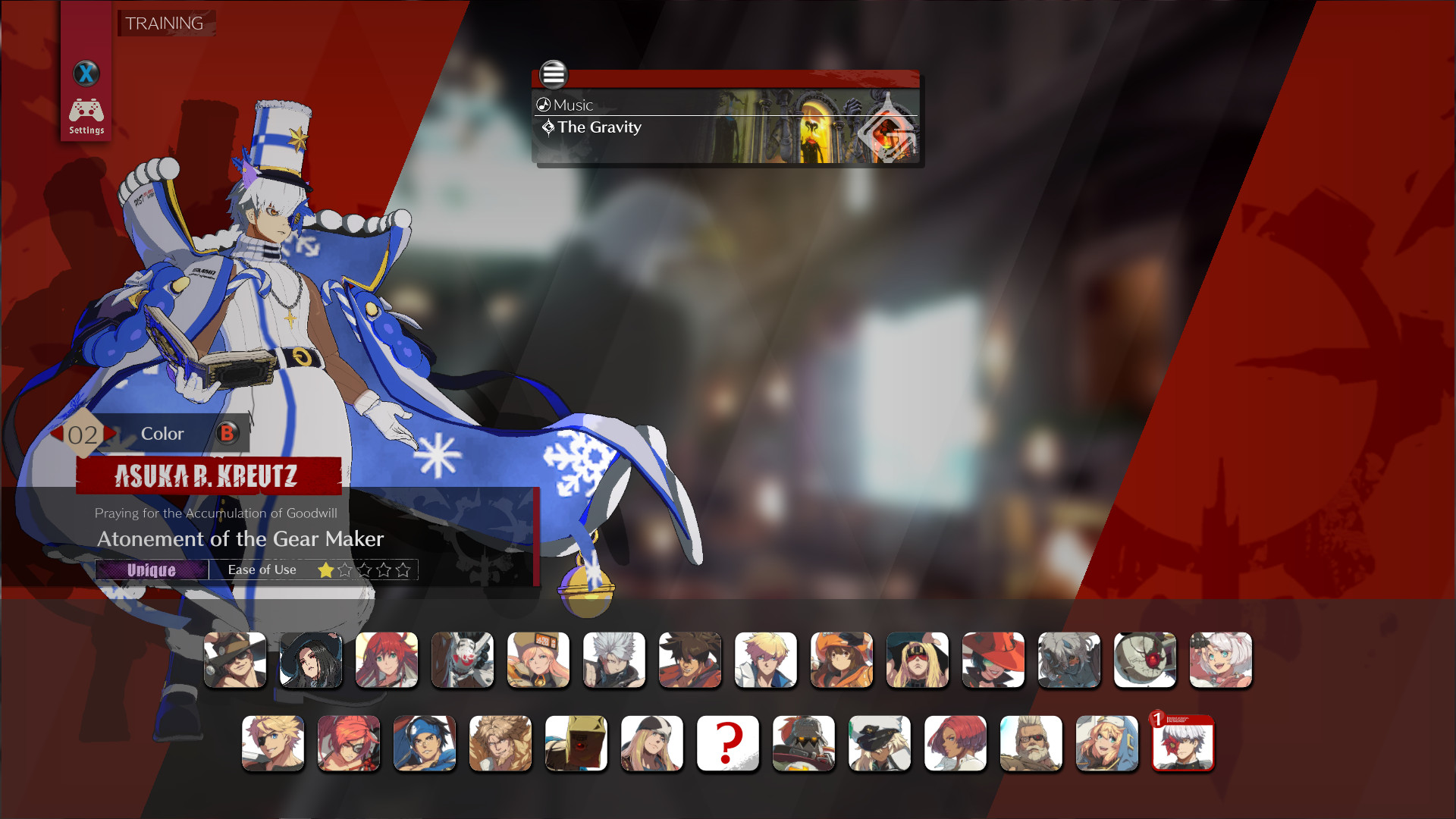Image resolution: width=1456 pixels, height=819 pixels.
Task: Select Ky Kiske's character portrait
Action: point(766,660)
